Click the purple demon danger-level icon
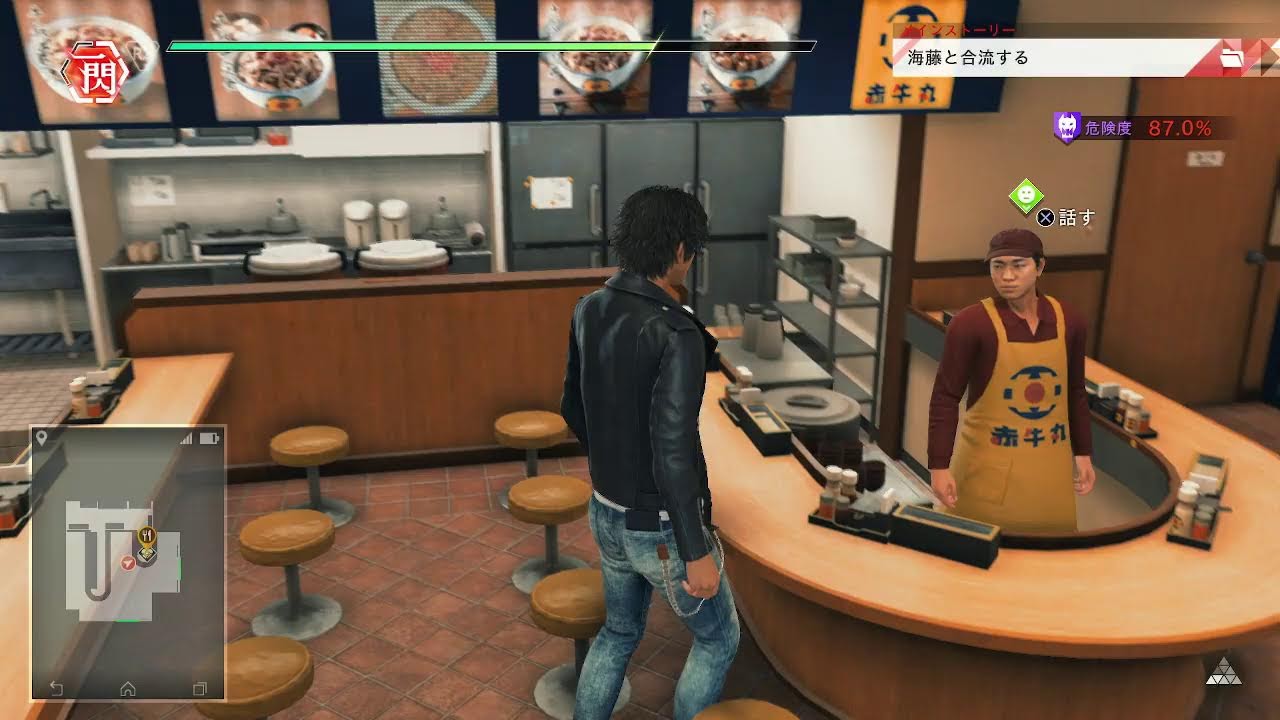This screenshot has width=1280, height=720. pos(1067,127)
